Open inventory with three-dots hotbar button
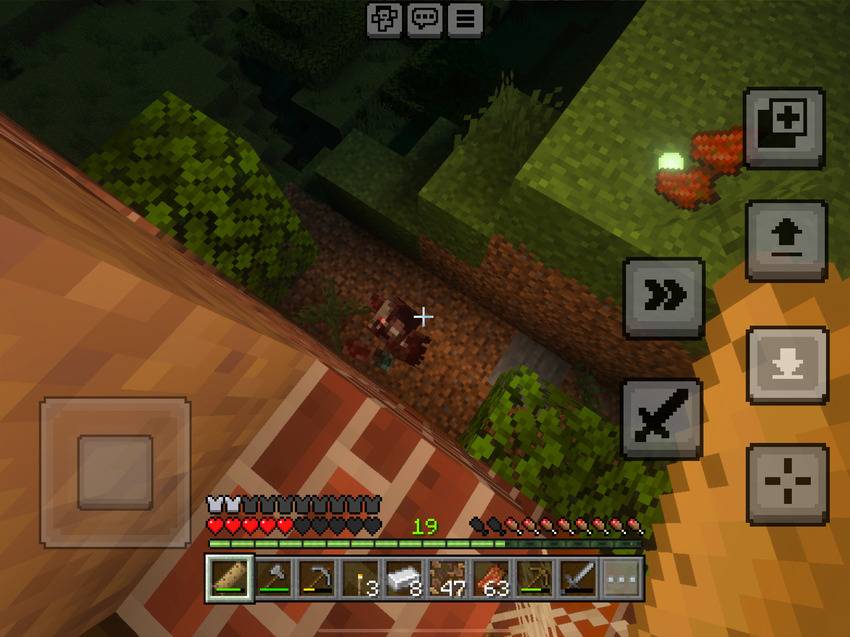 click(621, 578)
